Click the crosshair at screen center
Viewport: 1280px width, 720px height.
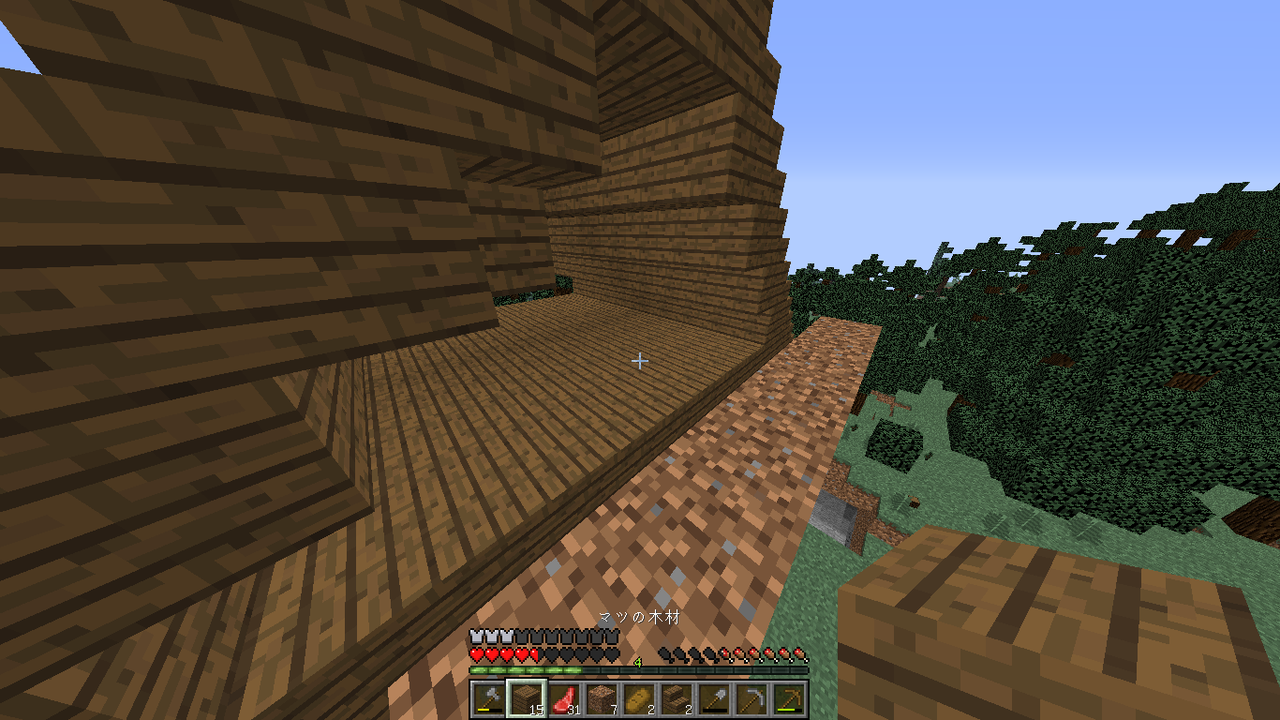point(639,360)
